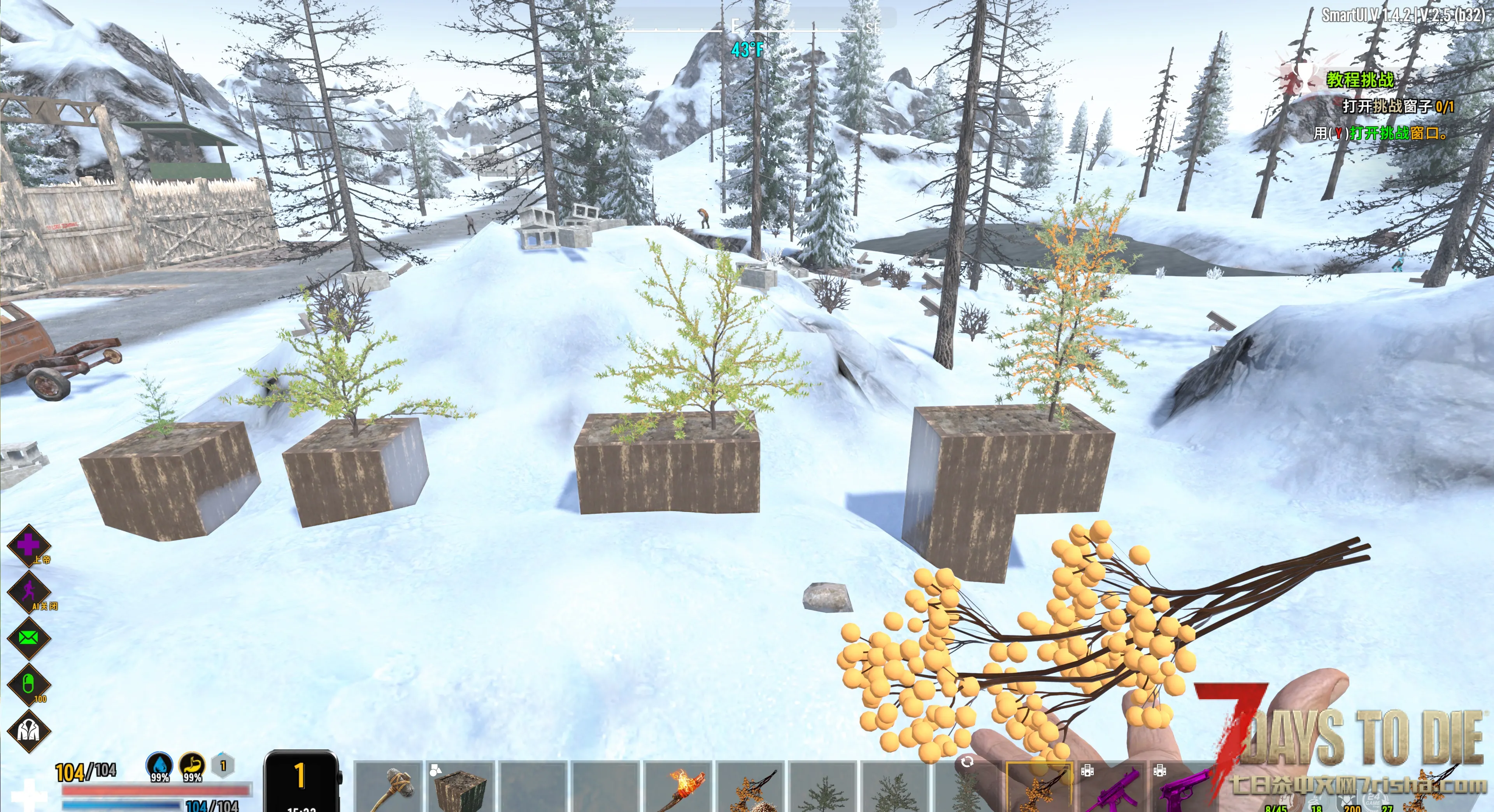The width and height of the screenshot is (1494, 812).
Task: Click the white jacket status icon
Action: [28, 731]
